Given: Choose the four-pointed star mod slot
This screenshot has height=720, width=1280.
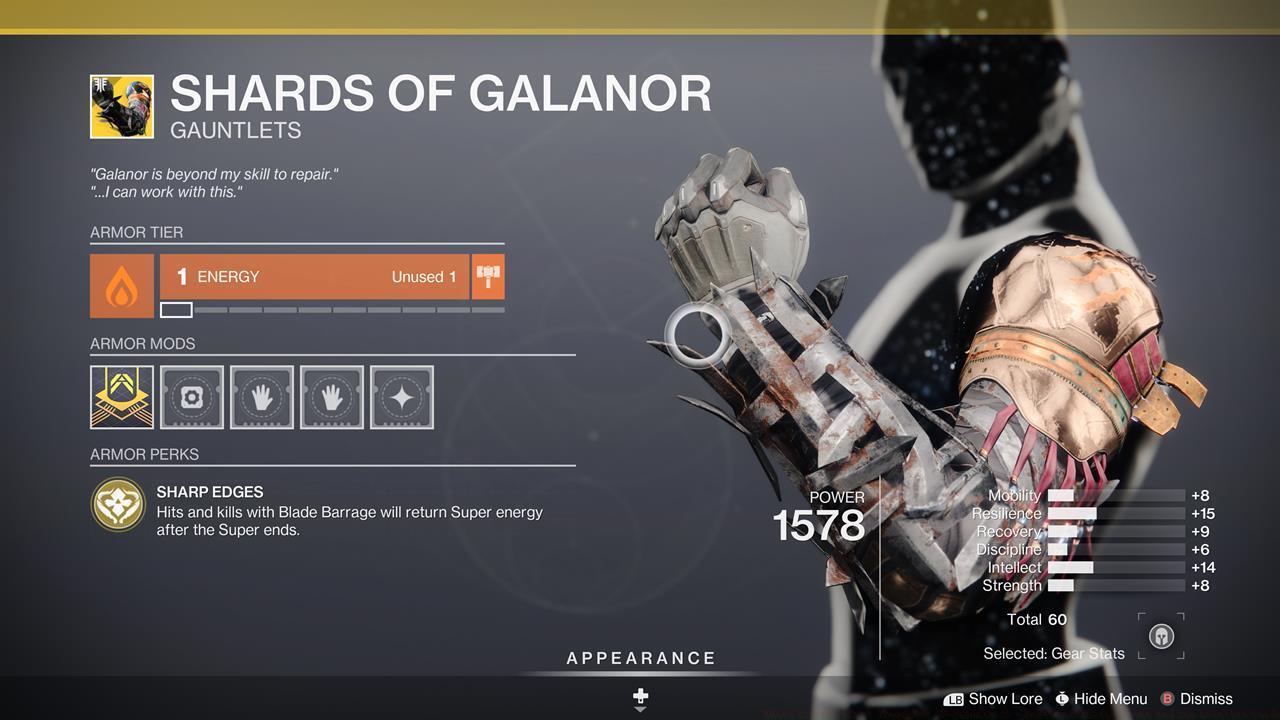Looking at the screenshot, I should [402, 397].
